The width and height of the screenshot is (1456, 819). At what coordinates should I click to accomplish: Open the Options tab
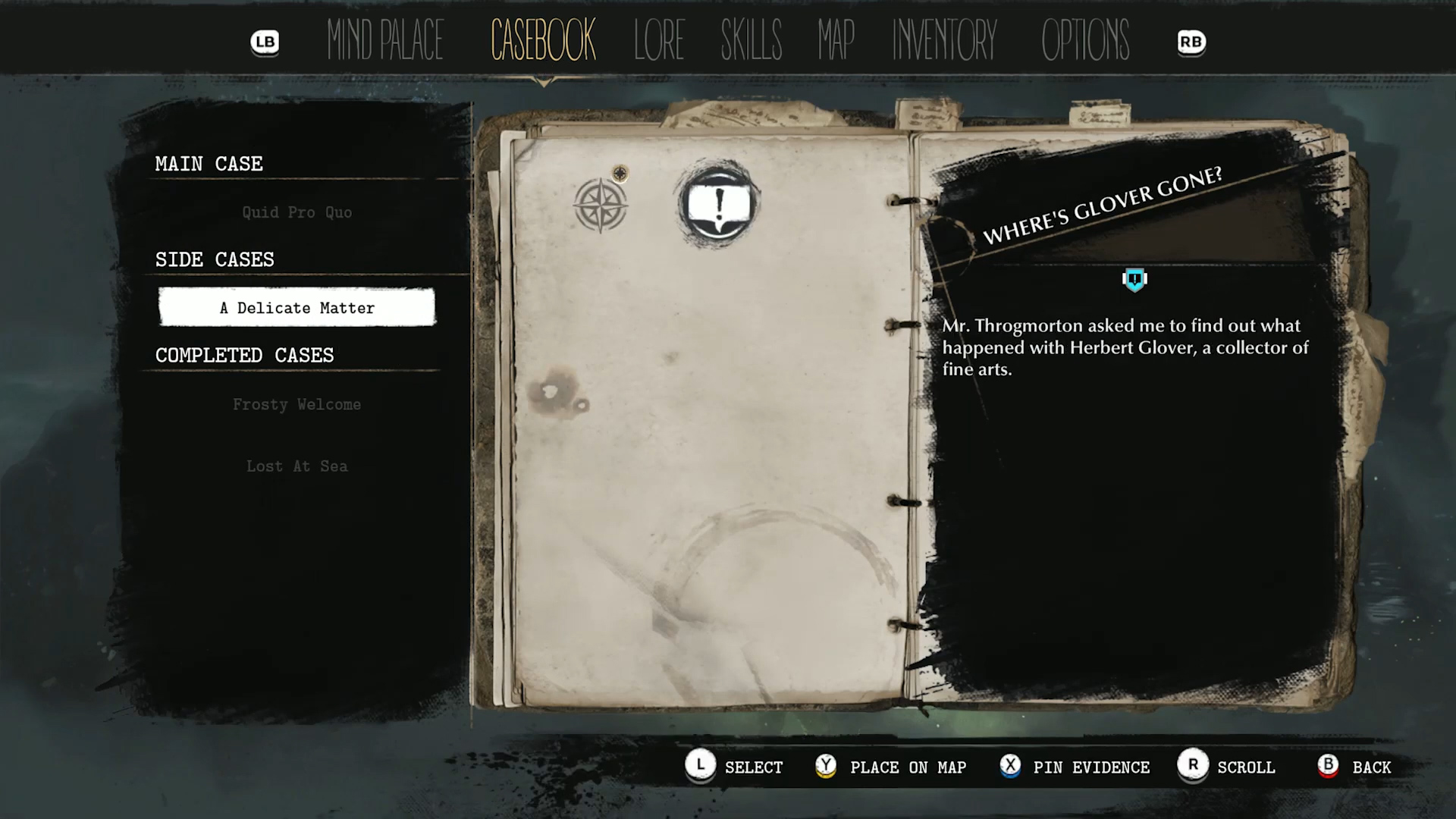[x=1085, y=41]
